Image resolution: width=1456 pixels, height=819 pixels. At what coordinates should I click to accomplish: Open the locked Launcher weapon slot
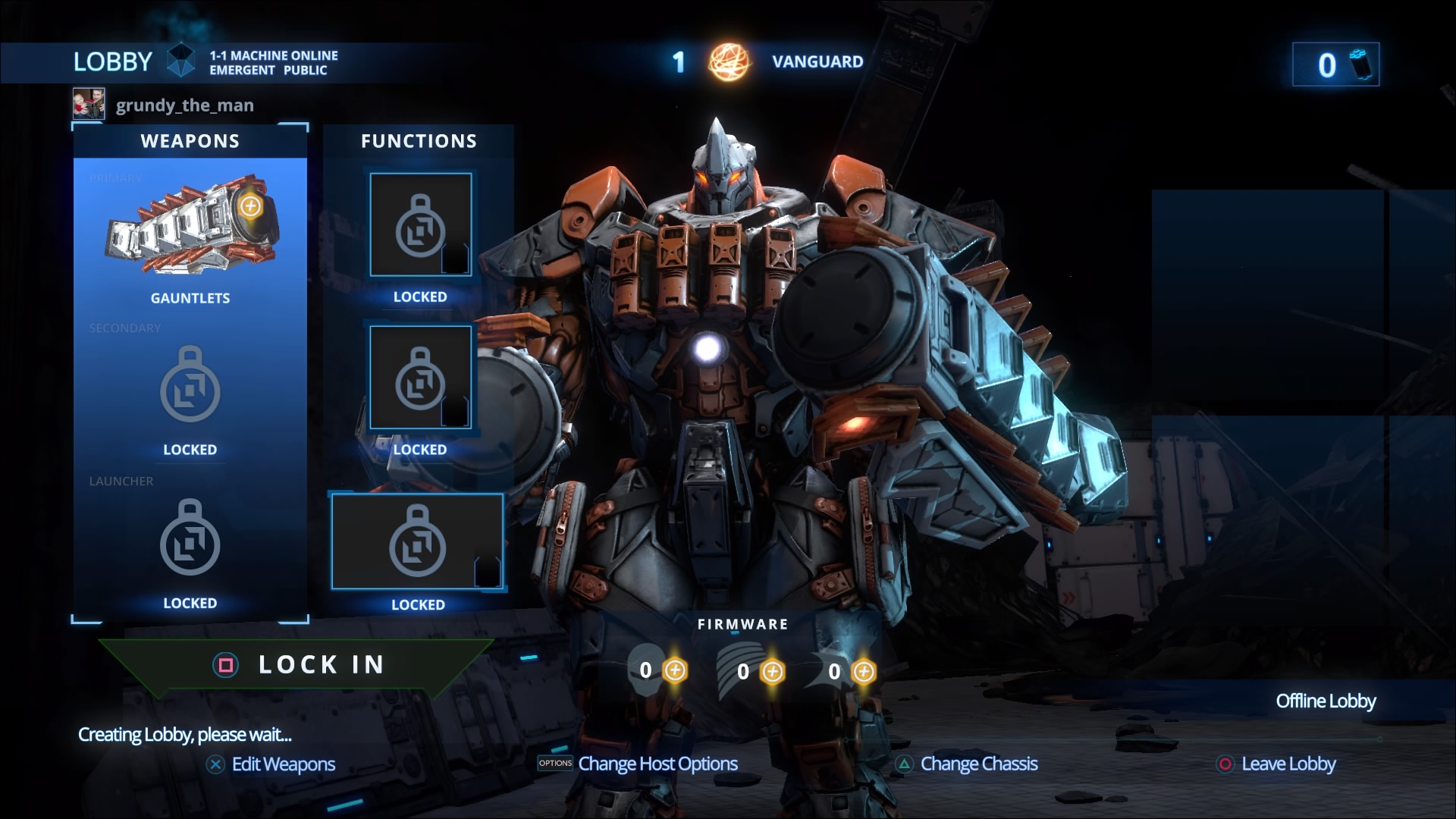point(190,540)
